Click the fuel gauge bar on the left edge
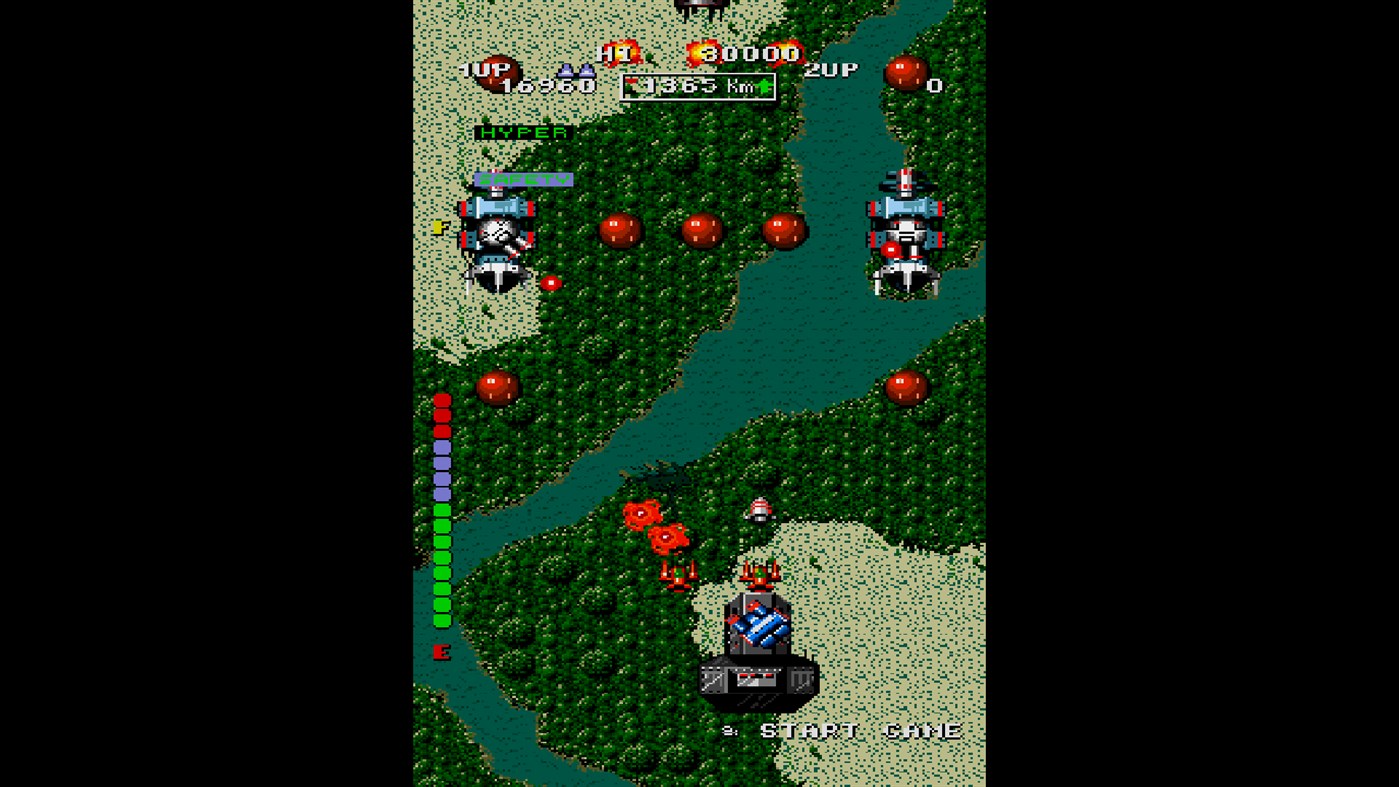This screenshot has height=787, width=1399. point(441,510)
